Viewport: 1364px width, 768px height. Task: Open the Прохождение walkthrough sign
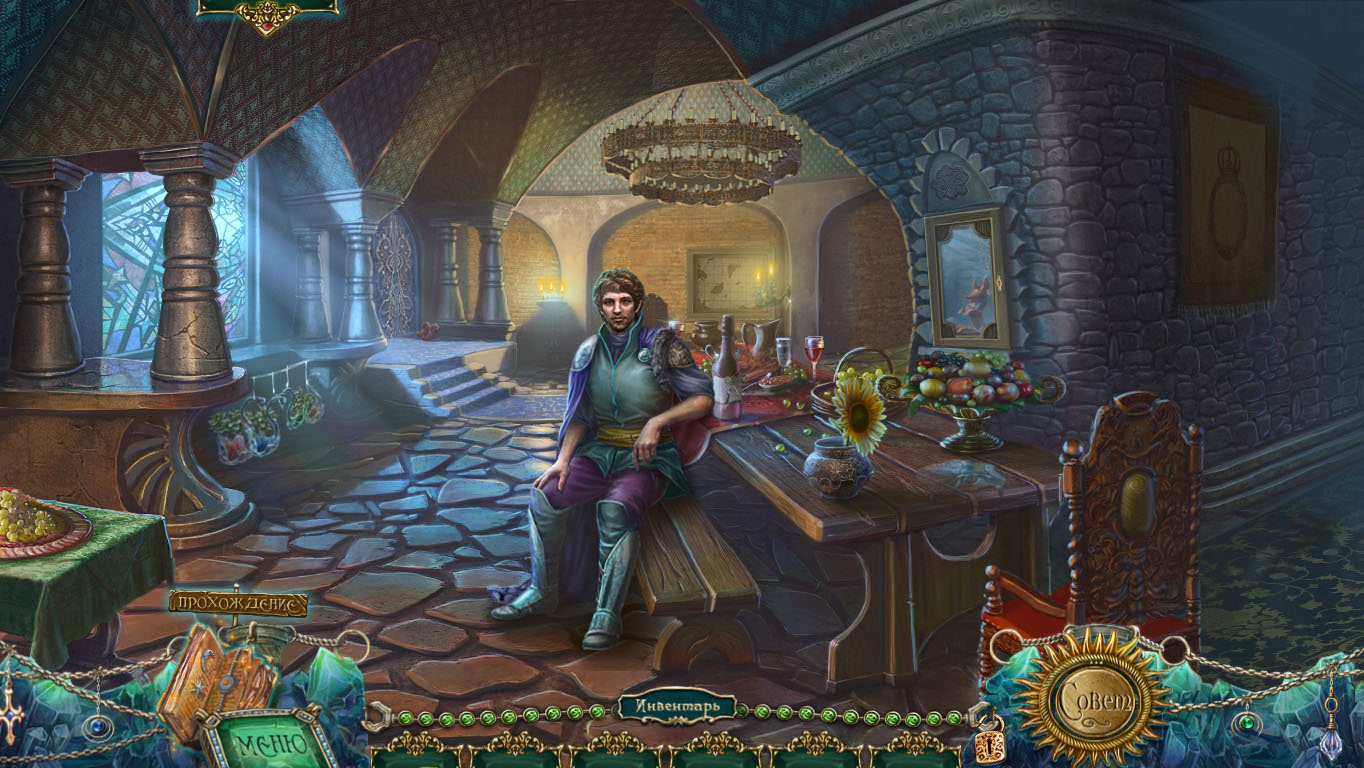[x=237, y=602]
